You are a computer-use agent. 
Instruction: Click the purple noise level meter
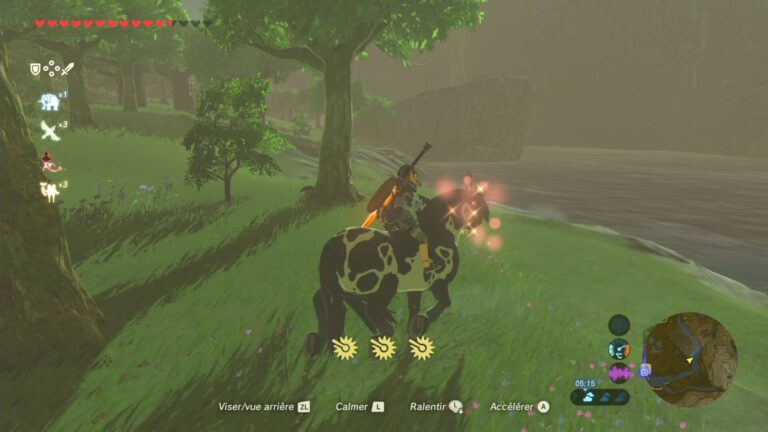pyautogui.click(x=619, y=373)
